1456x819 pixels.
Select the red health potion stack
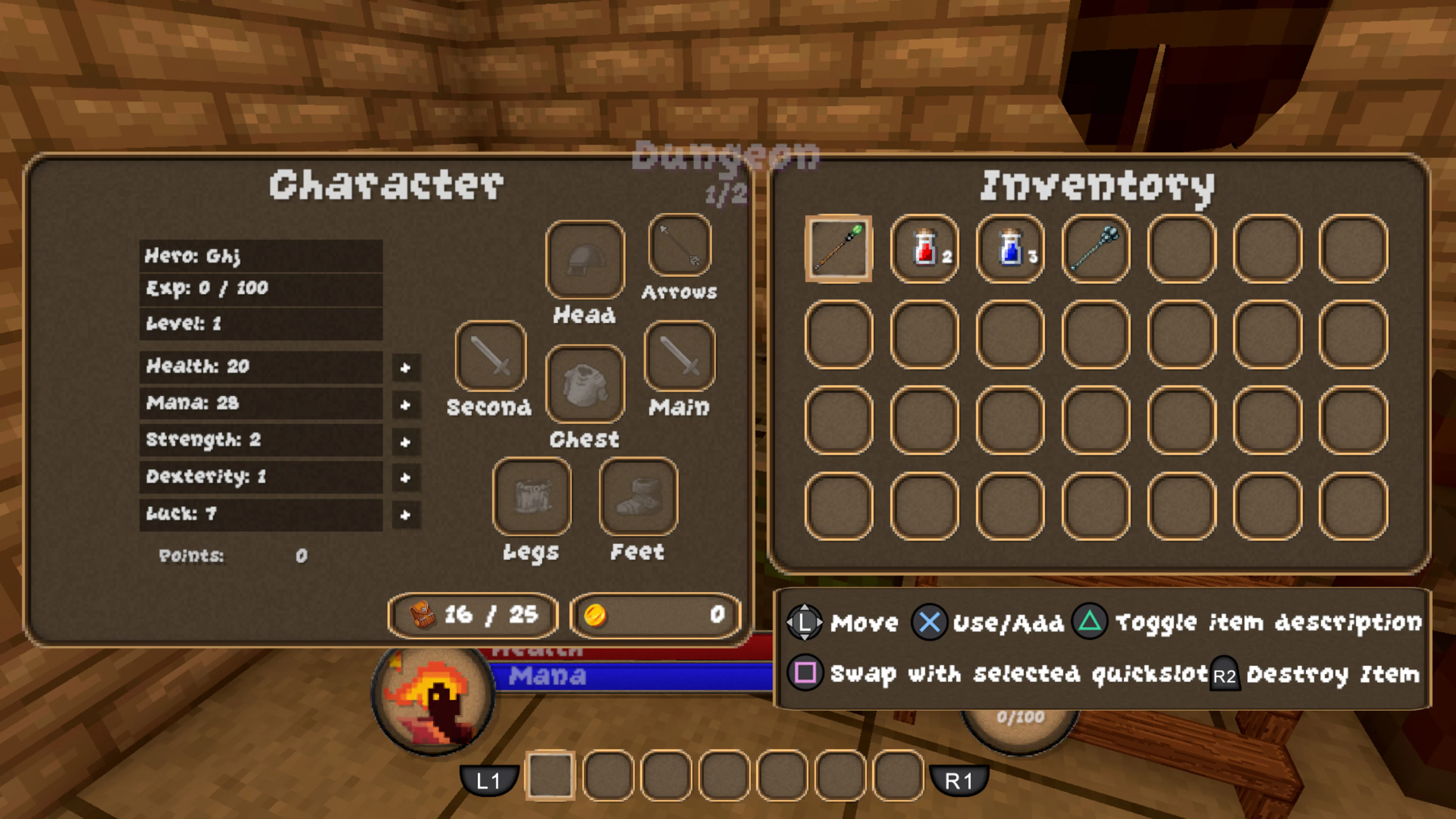click(x=925, y=249)
